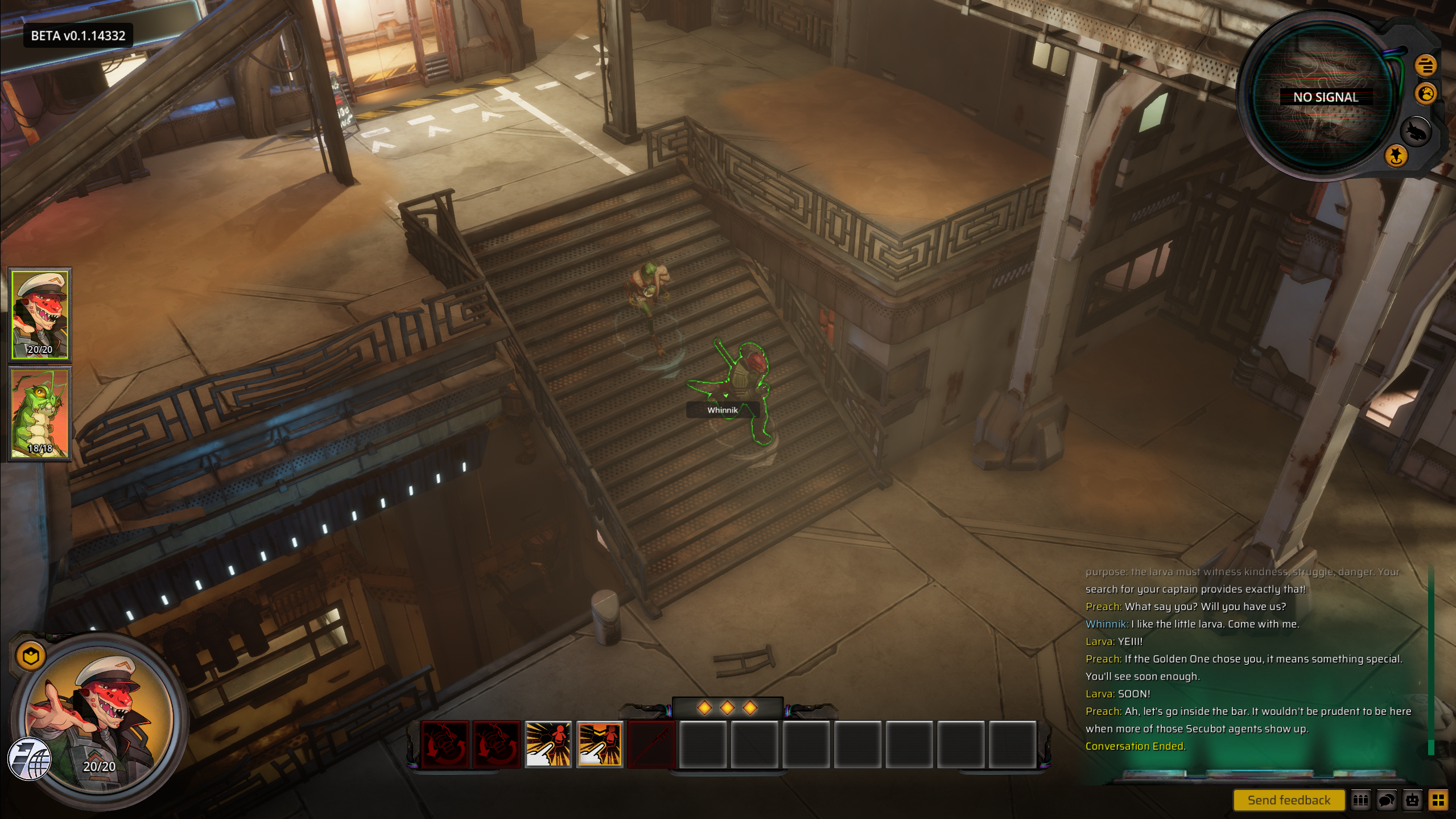Open the ammo bullets panel icon
Screen dimensions: 1456x819
[1360, 800]
